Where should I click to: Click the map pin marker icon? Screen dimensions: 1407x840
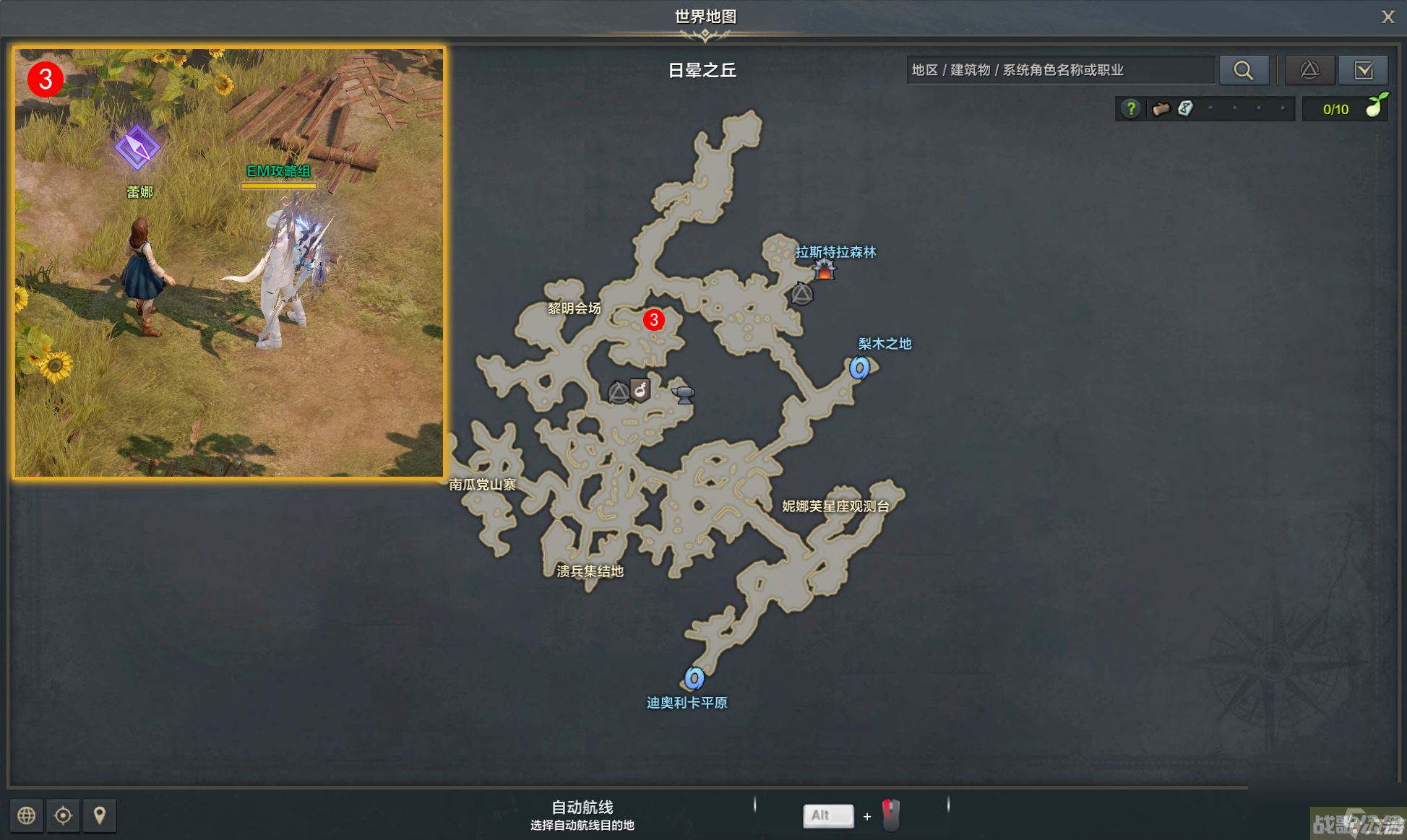pos(100,815)
